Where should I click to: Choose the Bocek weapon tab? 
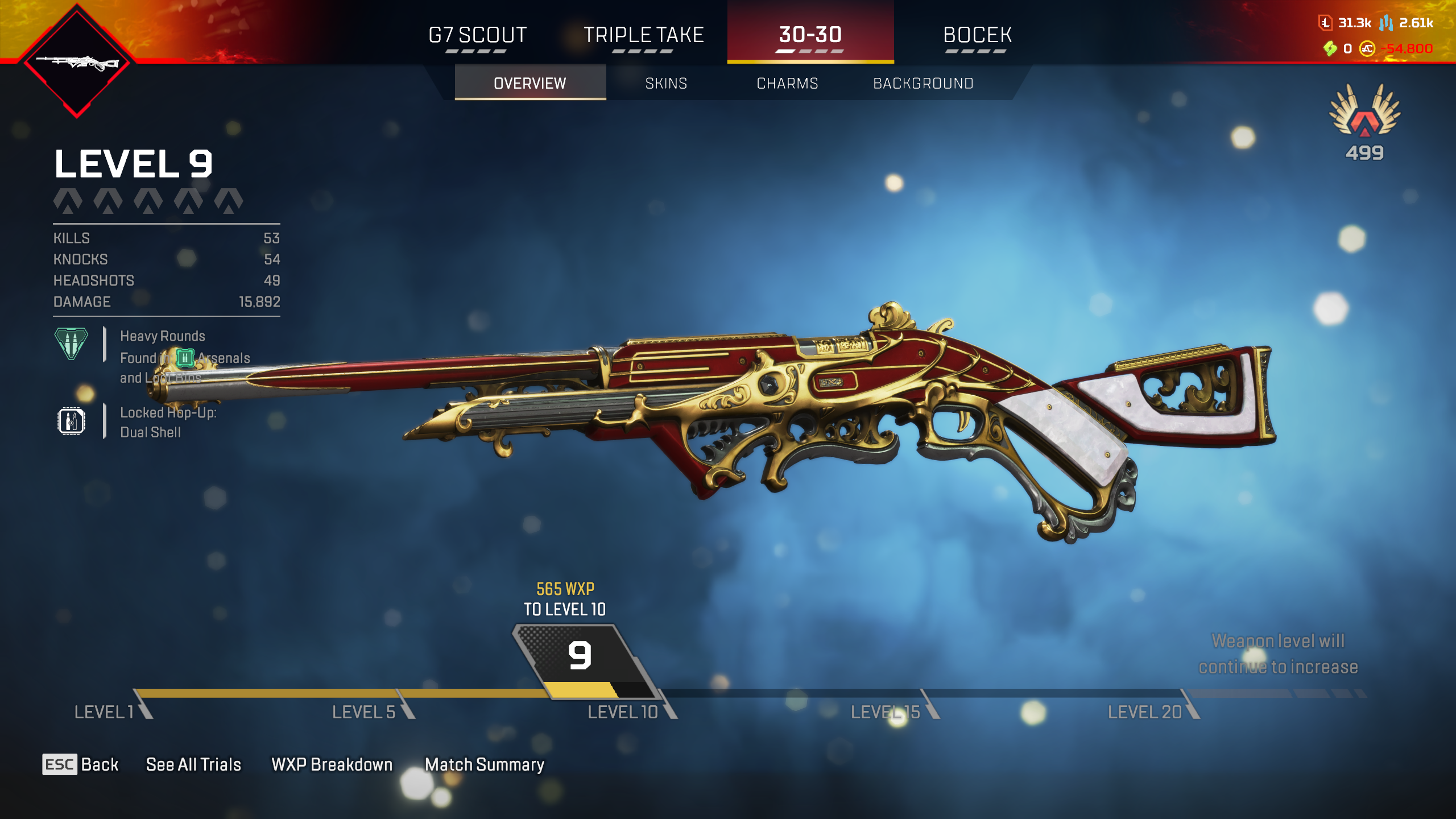pos(977,35)
